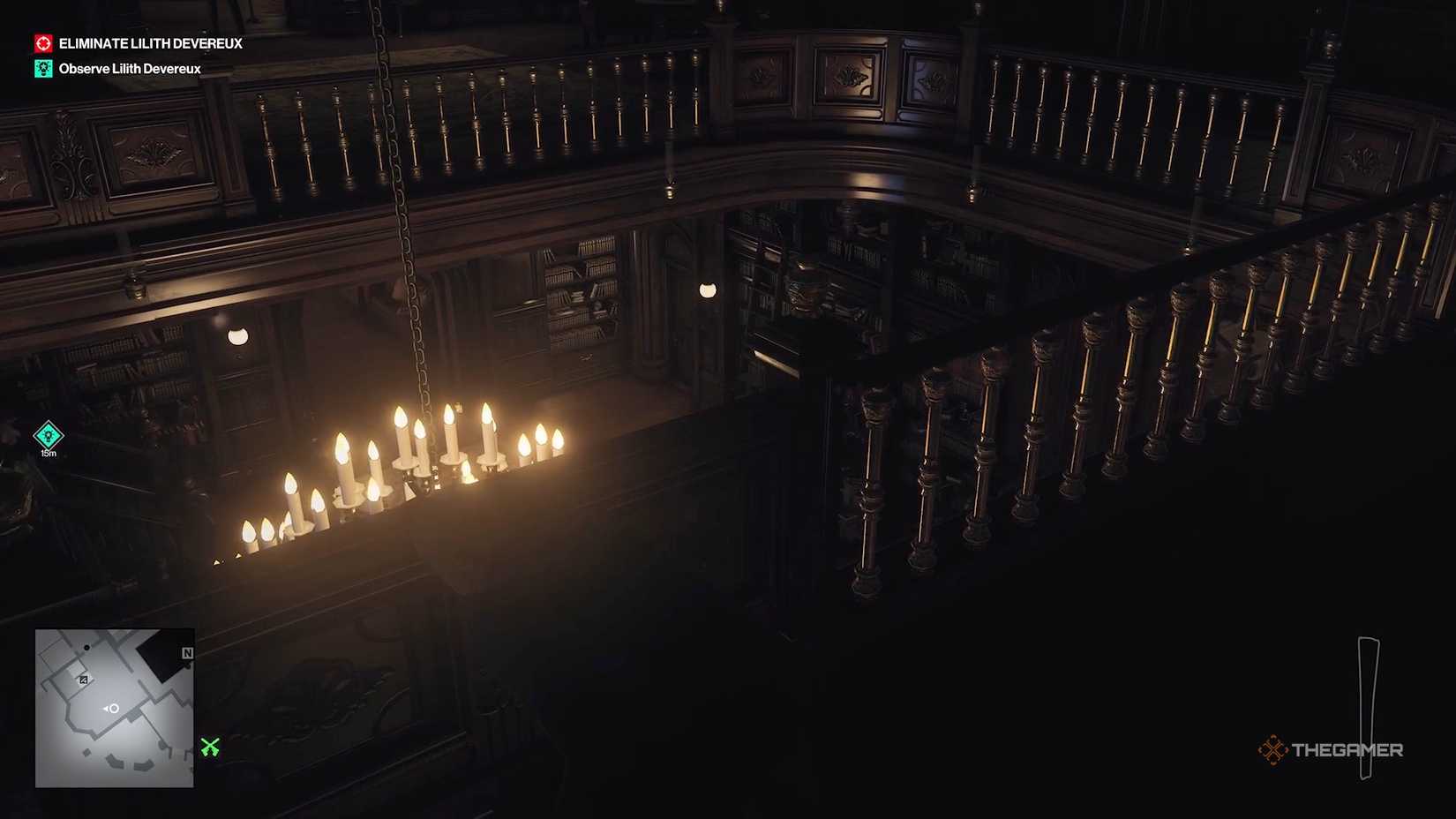1456x819 pixels.
Task: Click the red Eliminate objective target icon
Action: [x=44, y=43]
